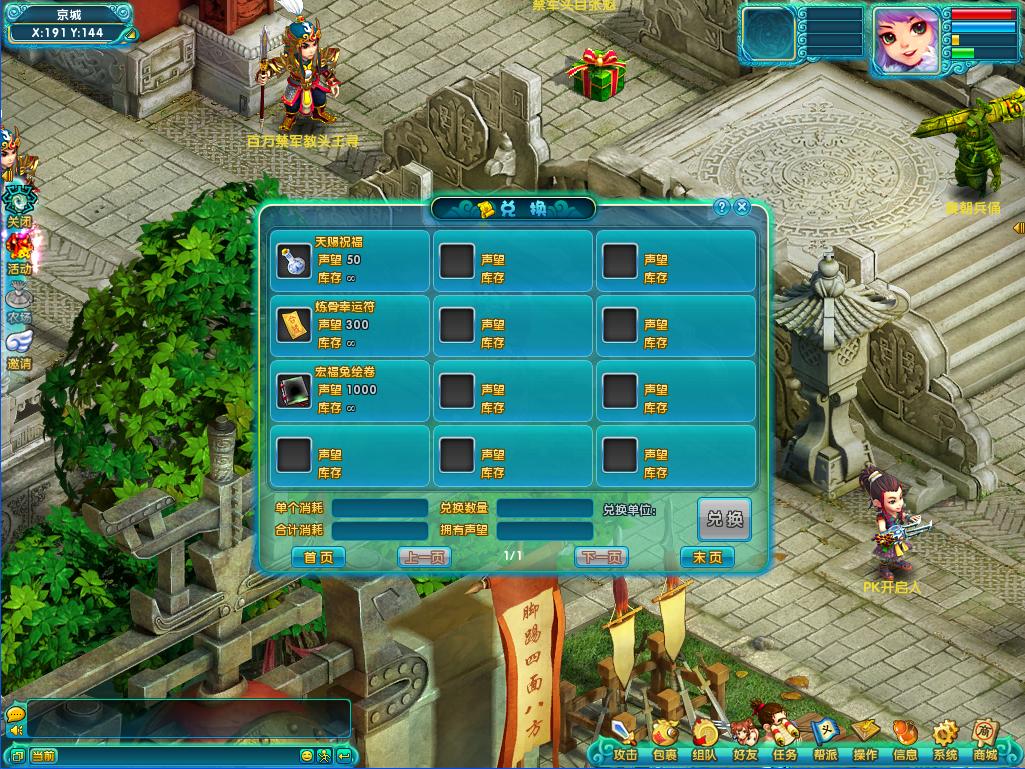Open the chat emoji smiley picker

click(x=307, y=756)
